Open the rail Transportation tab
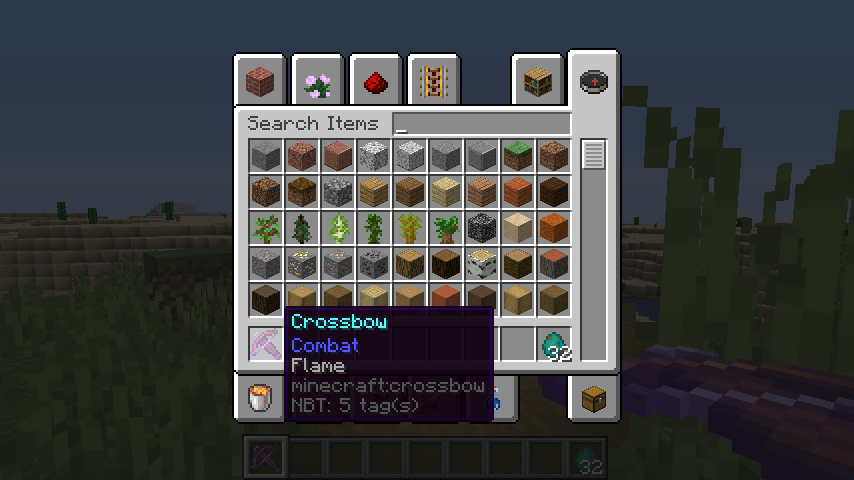 tap(433, 80)
